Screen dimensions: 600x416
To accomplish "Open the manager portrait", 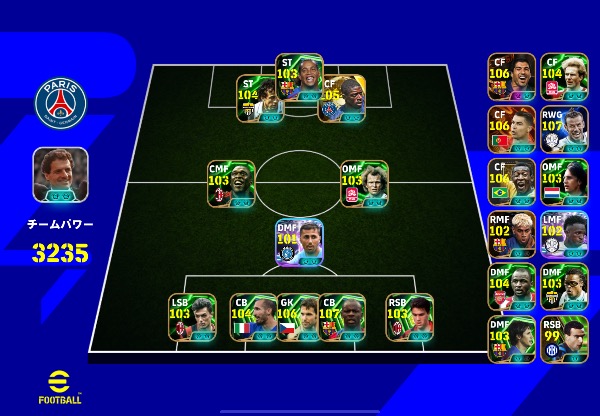I will click(x=60, y=175).
